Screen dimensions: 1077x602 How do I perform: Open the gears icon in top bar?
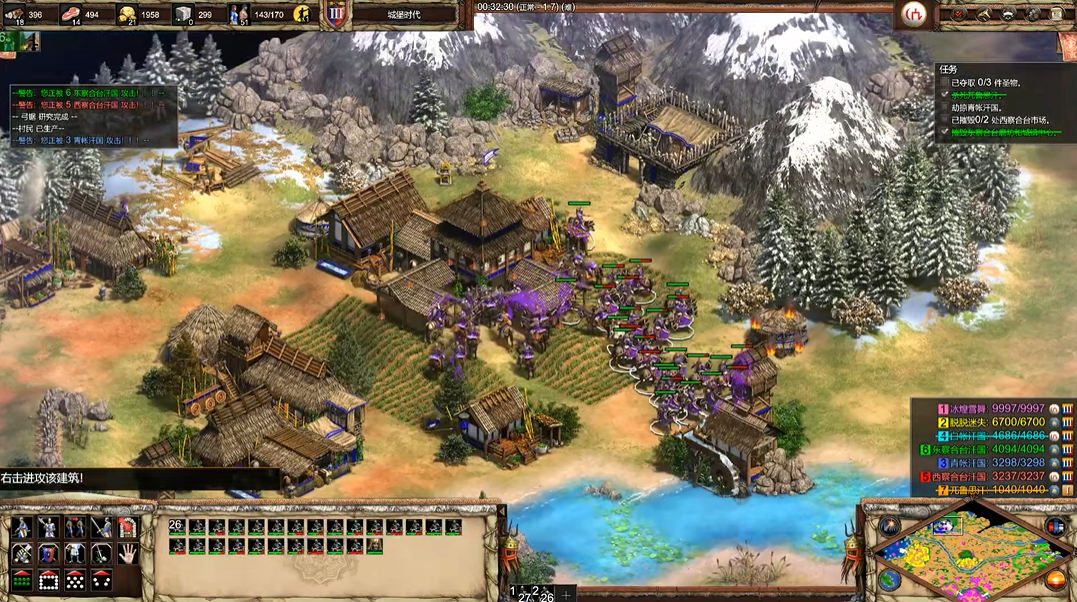tap(1033, 14)
